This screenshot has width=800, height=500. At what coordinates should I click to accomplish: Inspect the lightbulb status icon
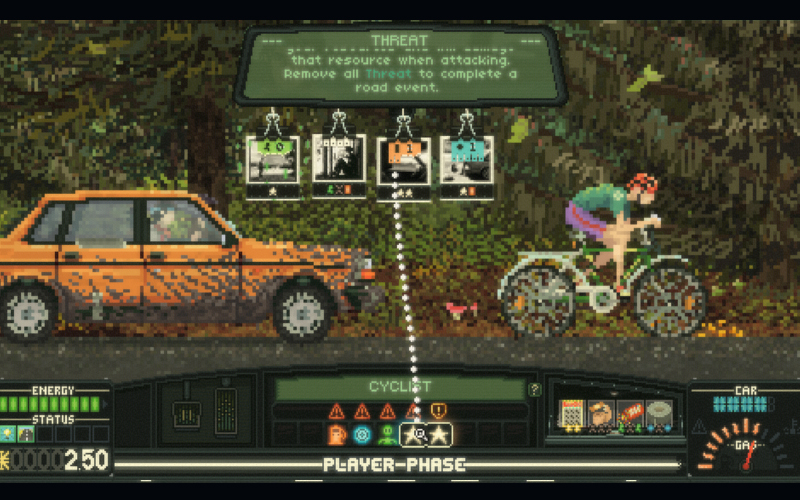tap(9, 434)
